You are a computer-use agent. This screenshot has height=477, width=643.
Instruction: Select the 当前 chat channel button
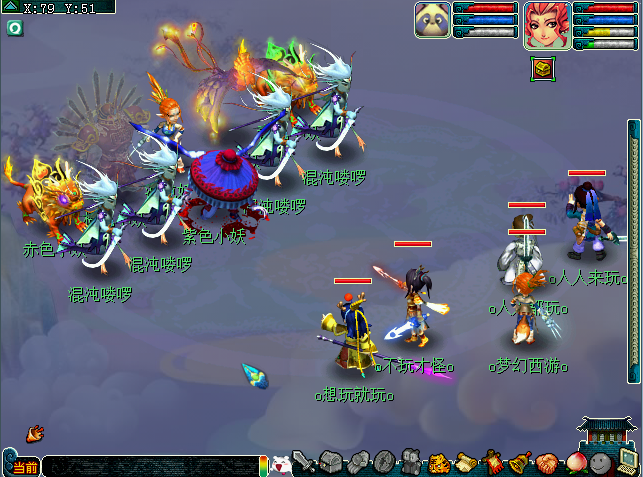click(x=24, y=467)
